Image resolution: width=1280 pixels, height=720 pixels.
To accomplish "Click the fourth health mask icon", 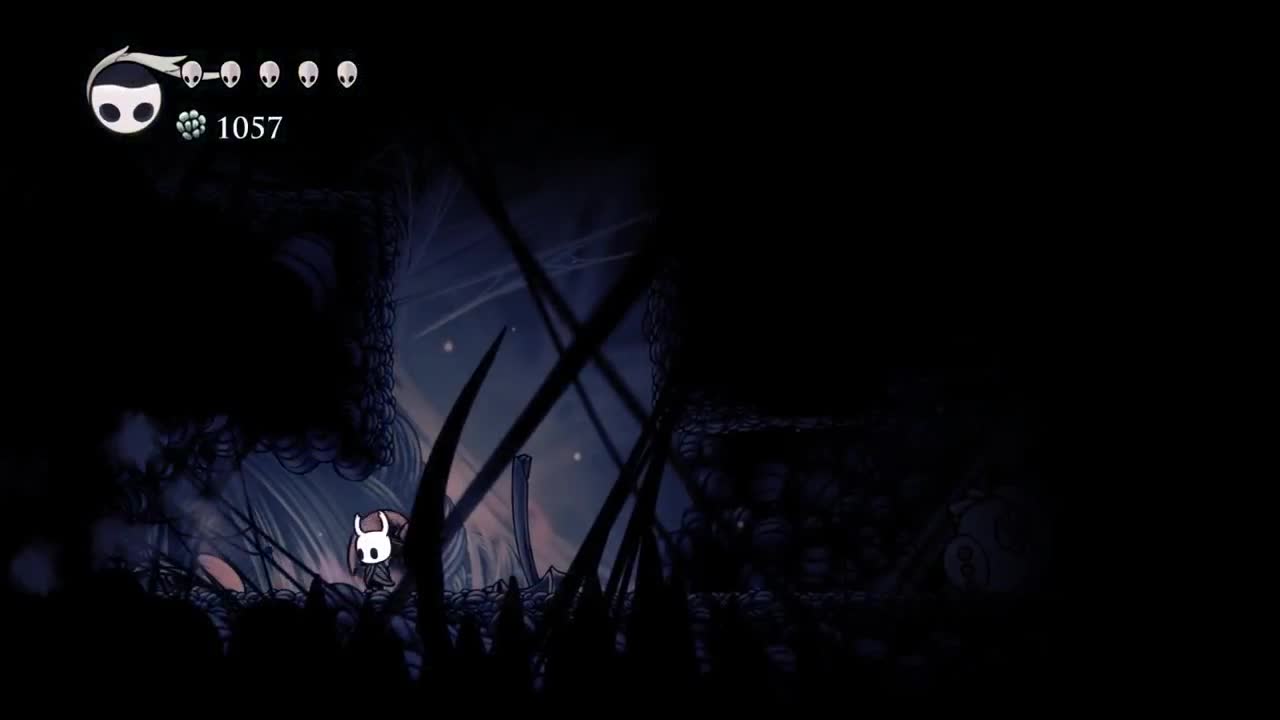I will click(x=306, y=72).
